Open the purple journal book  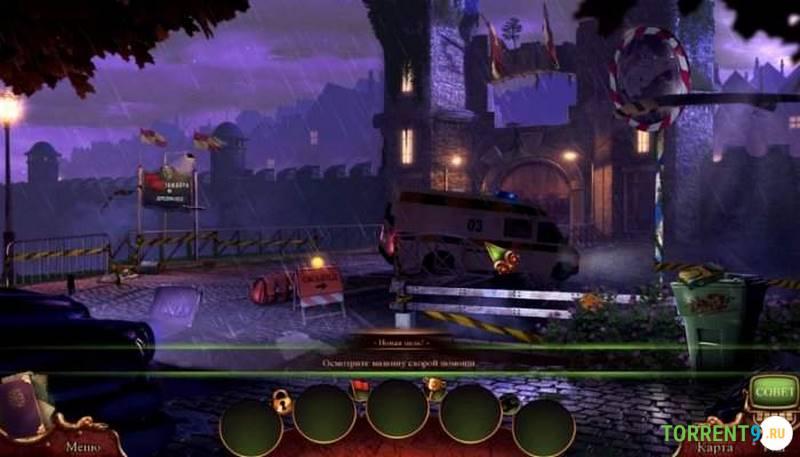tap(21, 407)
